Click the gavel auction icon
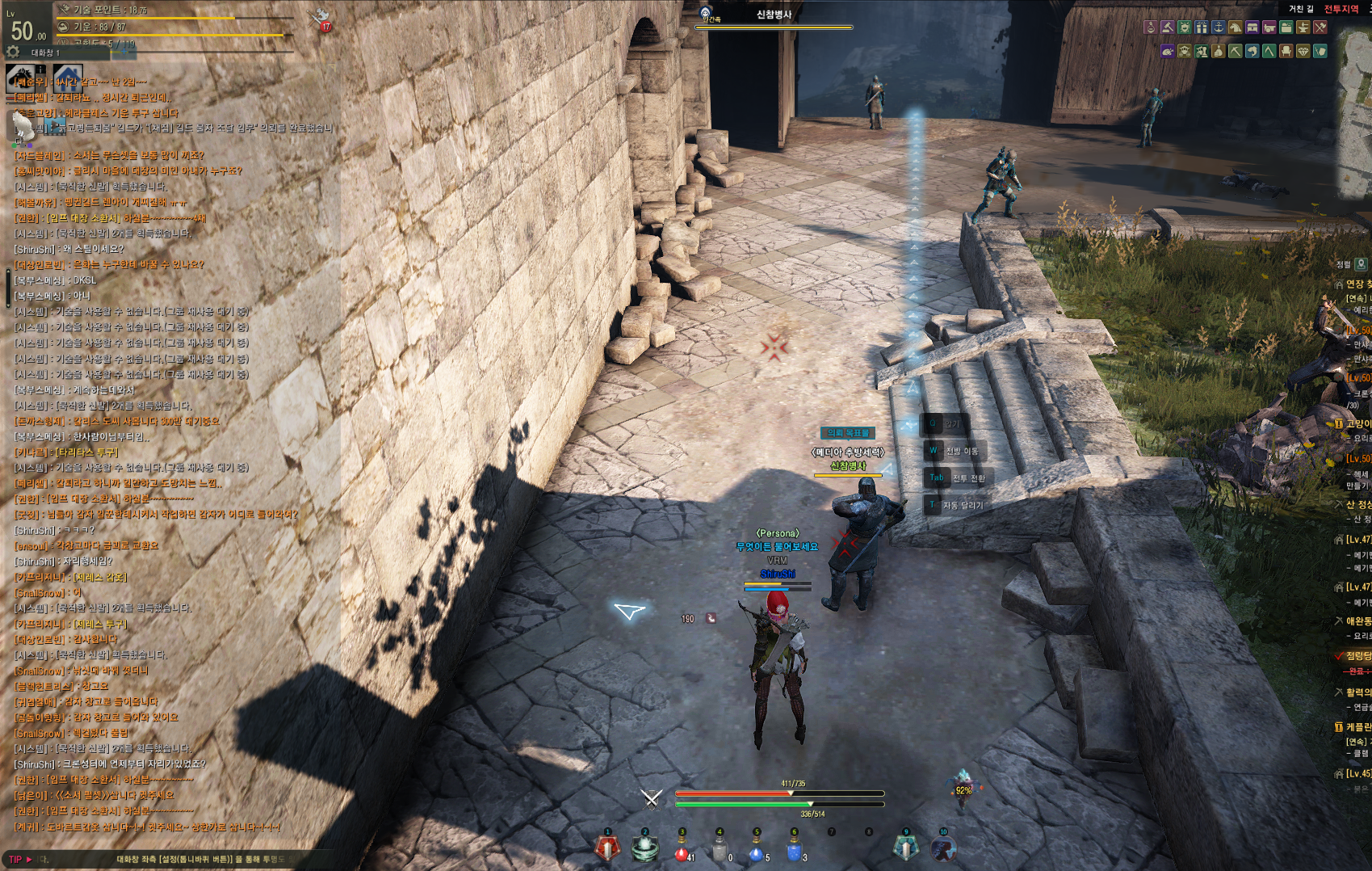Screen dimensions: 1372x871 1168,27
